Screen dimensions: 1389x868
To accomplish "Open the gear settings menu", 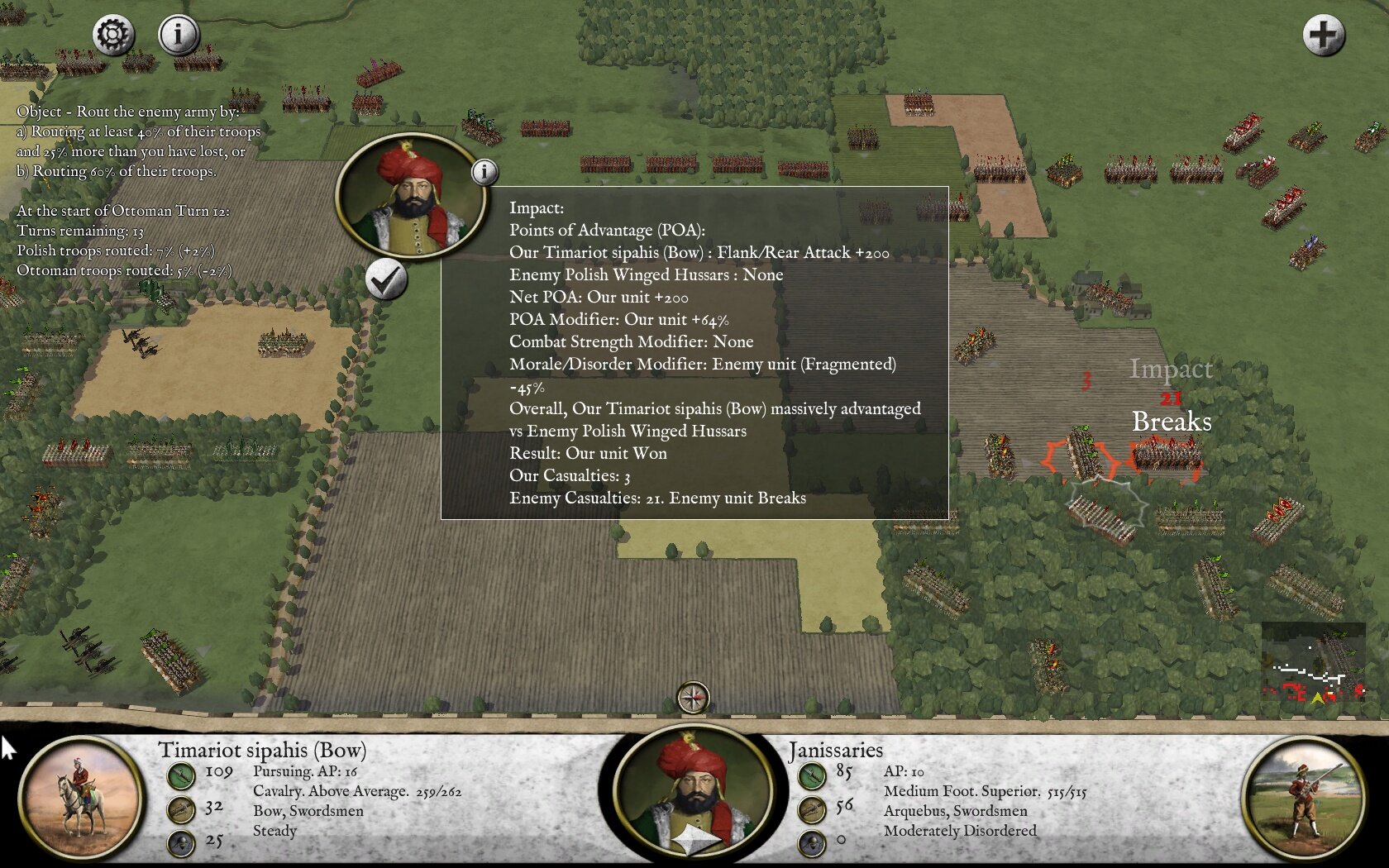I will point(113,35).
